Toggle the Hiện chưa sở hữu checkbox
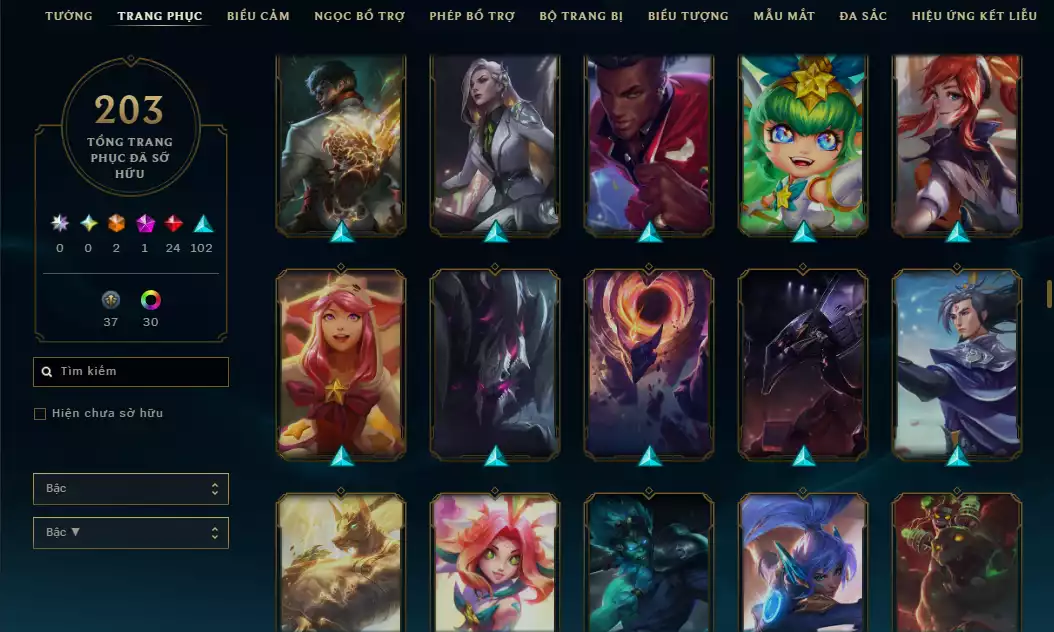 41,414
